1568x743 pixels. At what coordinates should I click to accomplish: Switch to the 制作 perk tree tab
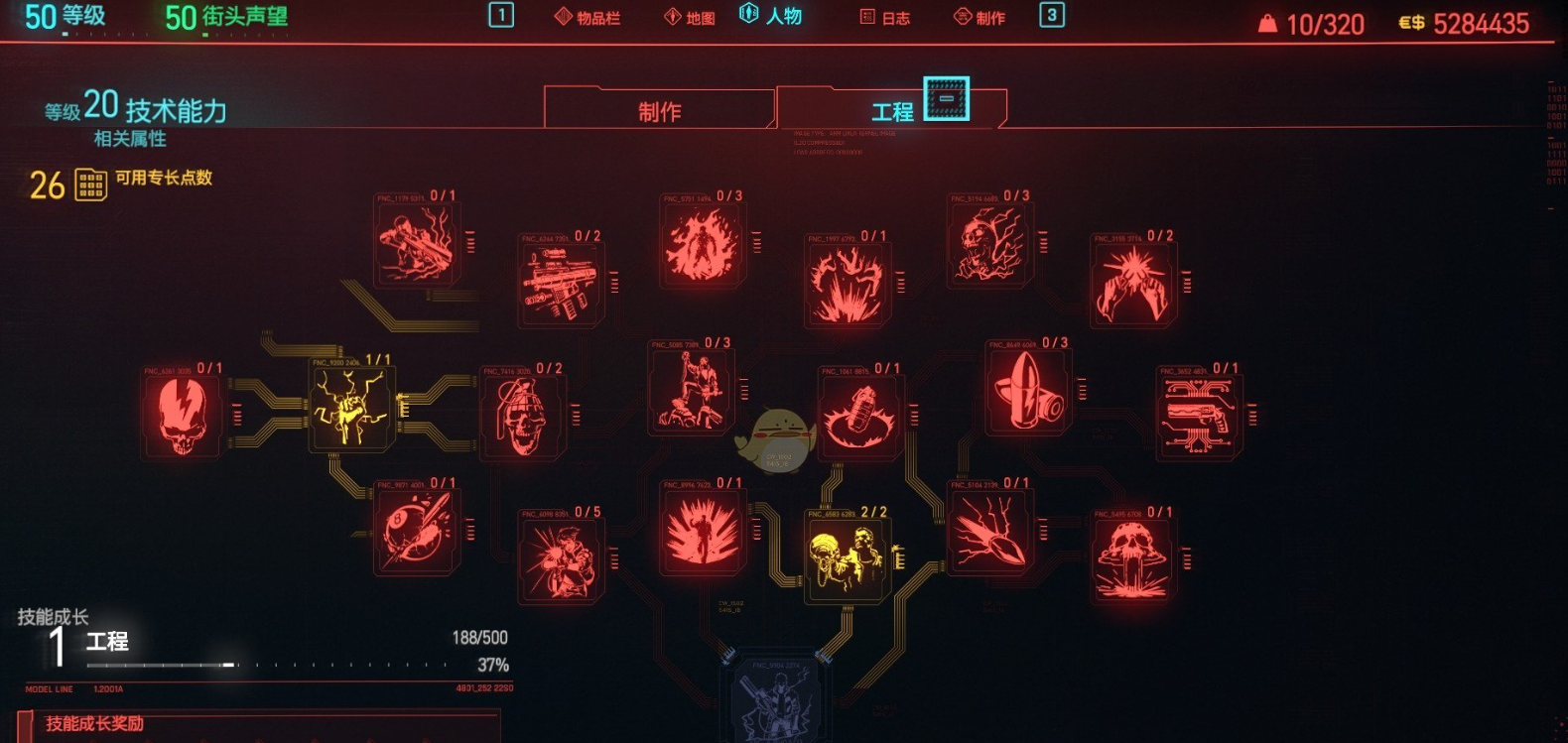coord(659,111)
